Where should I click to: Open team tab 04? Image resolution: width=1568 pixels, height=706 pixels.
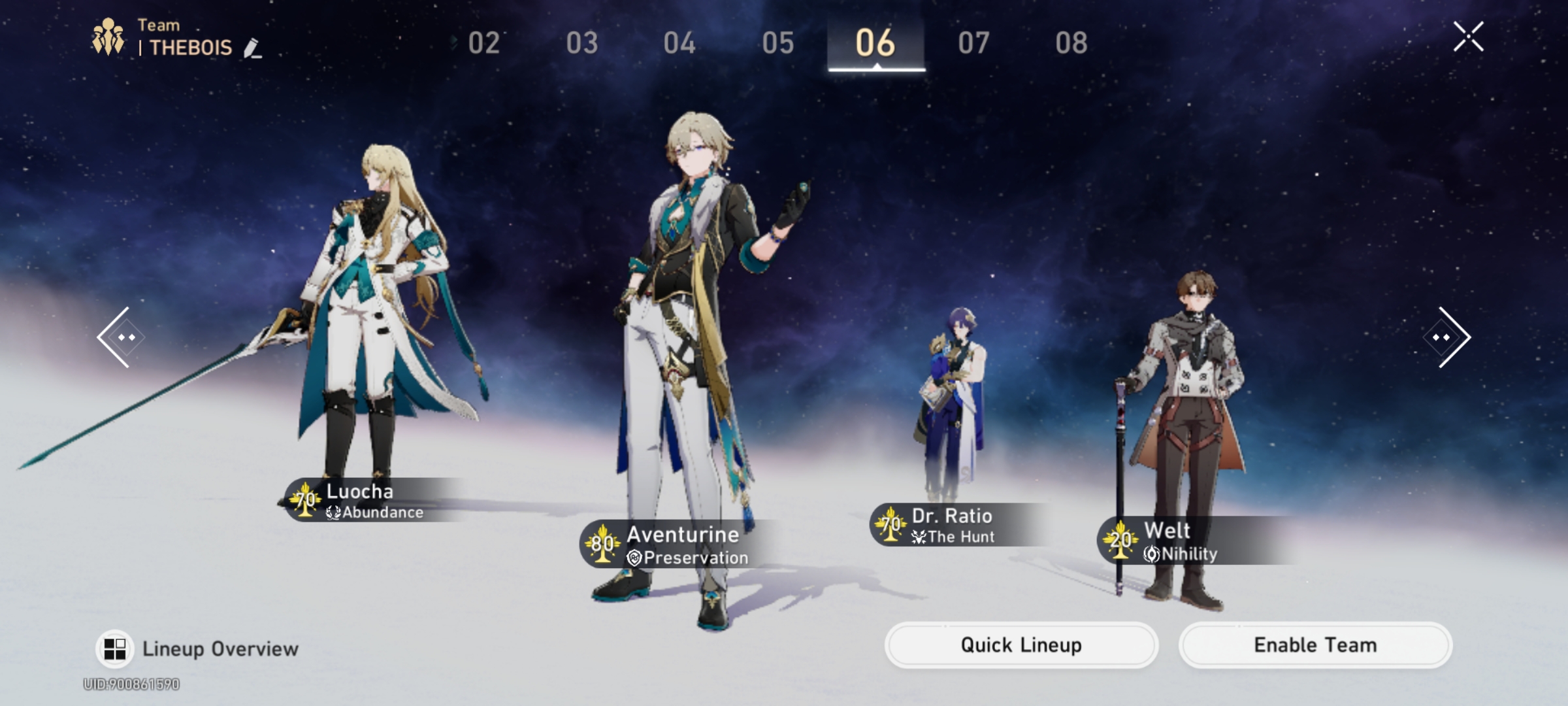coord(679,43)
